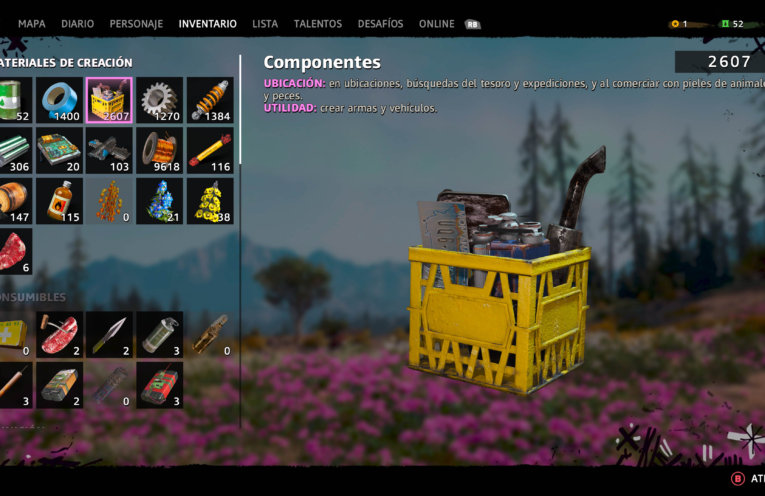
Task: Open the Talentos tab
Action: click(317, 24)
